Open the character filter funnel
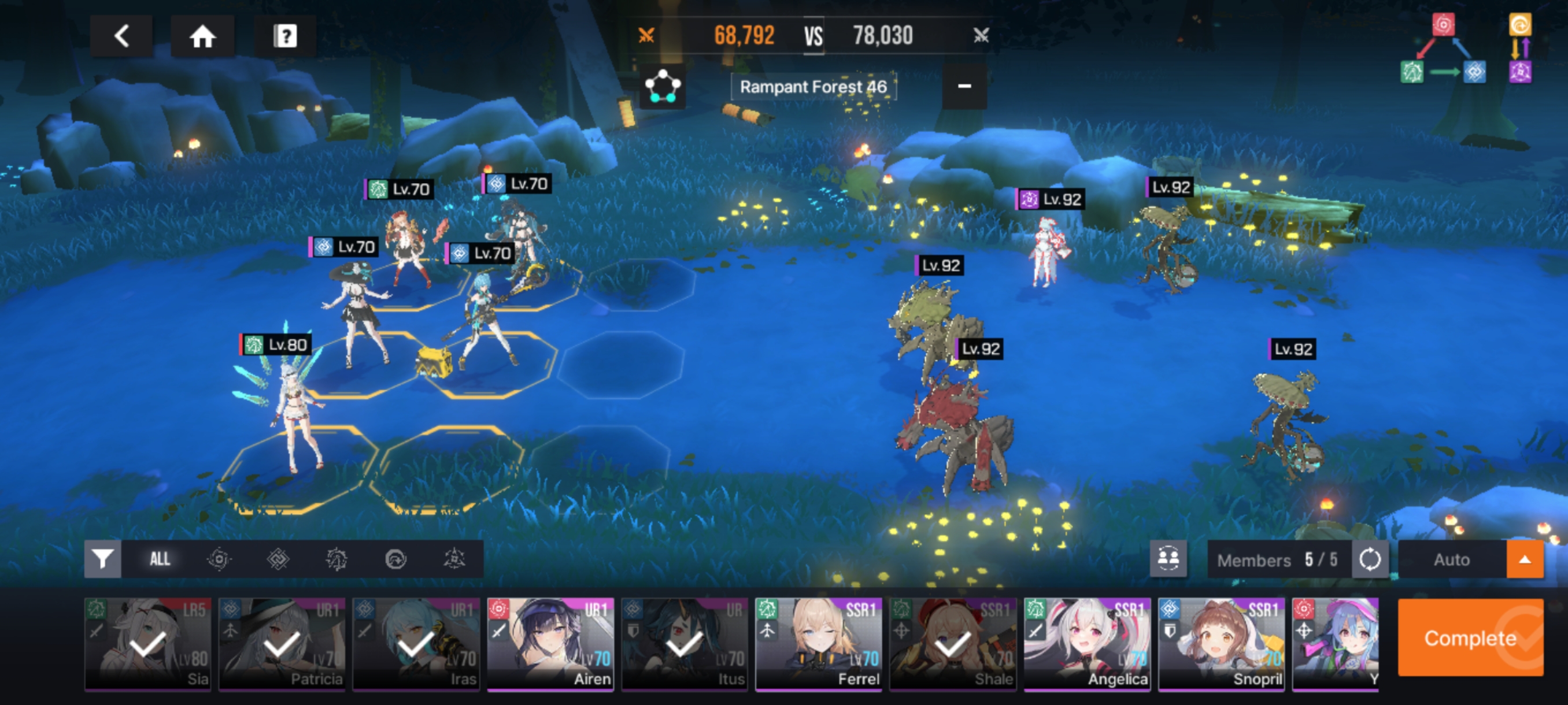Viewport: 1568px width, 705px height. (102, 558)
